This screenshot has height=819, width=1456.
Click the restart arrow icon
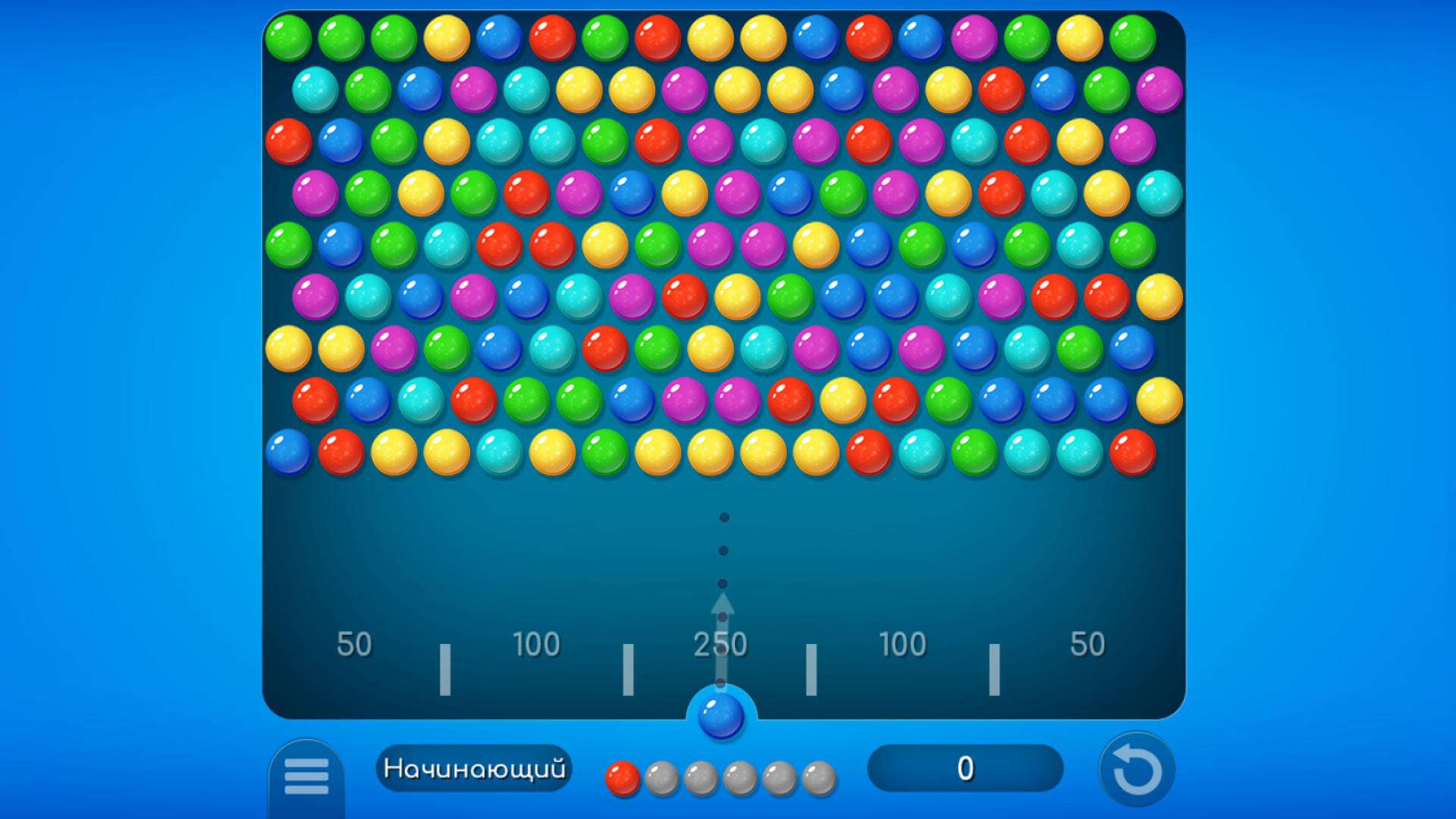[x=1138, y=767]
